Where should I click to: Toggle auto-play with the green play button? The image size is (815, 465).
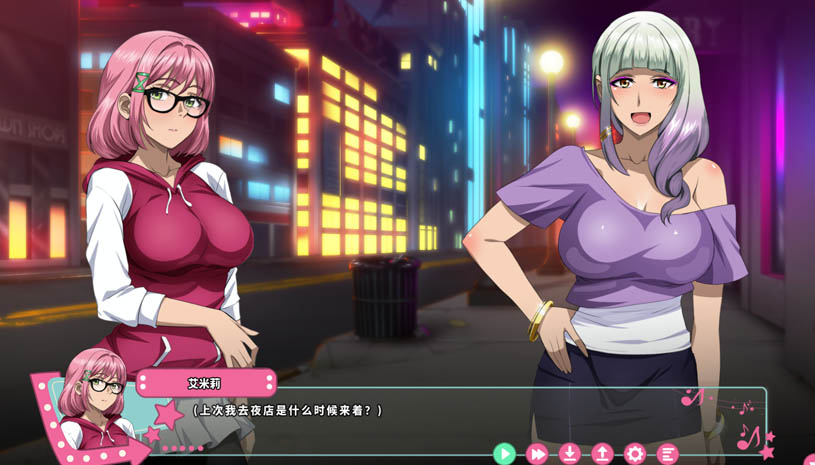click(x=504, y=454)
